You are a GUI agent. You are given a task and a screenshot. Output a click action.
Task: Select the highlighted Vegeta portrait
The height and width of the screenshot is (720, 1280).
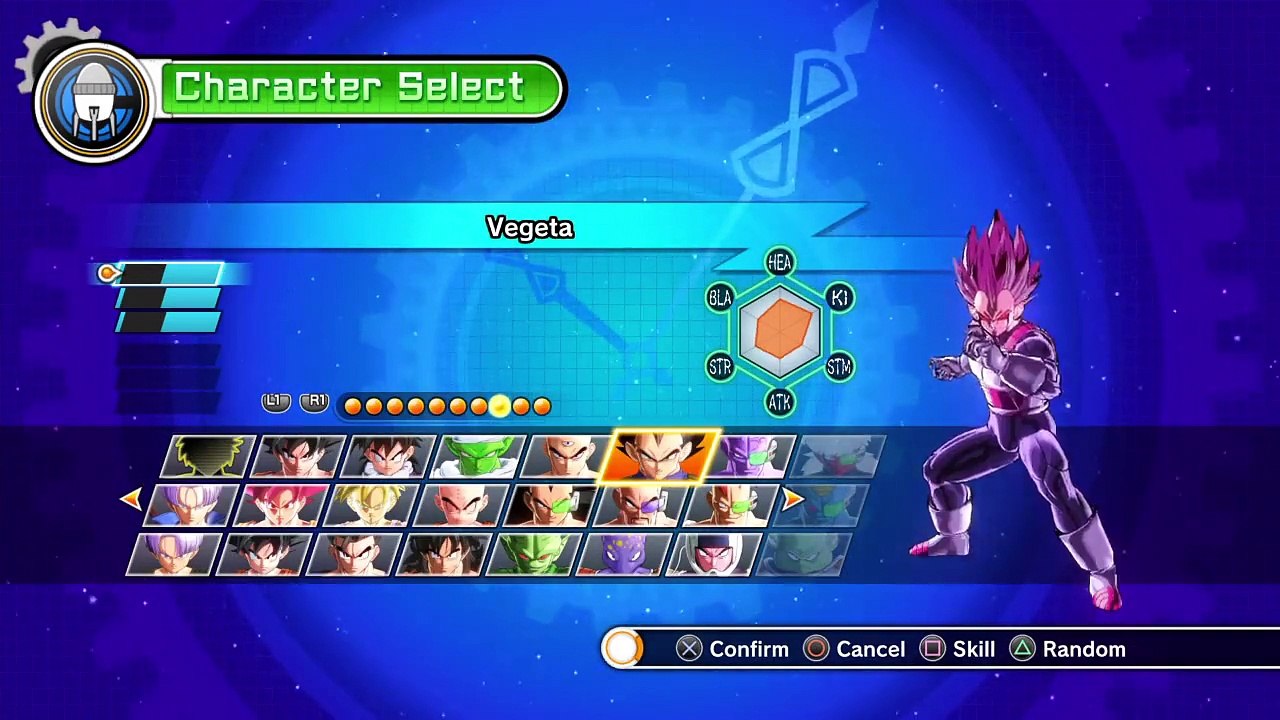point(660,457)
